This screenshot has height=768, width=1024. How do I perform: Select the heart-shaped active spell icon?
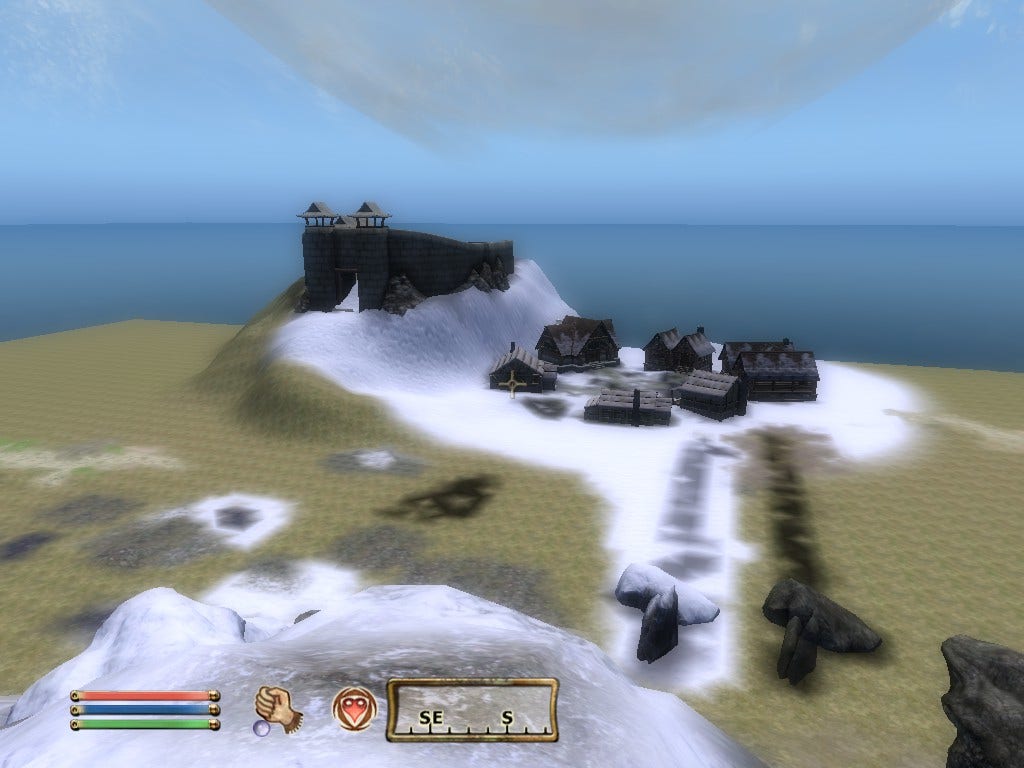click(x=355, y=708)
